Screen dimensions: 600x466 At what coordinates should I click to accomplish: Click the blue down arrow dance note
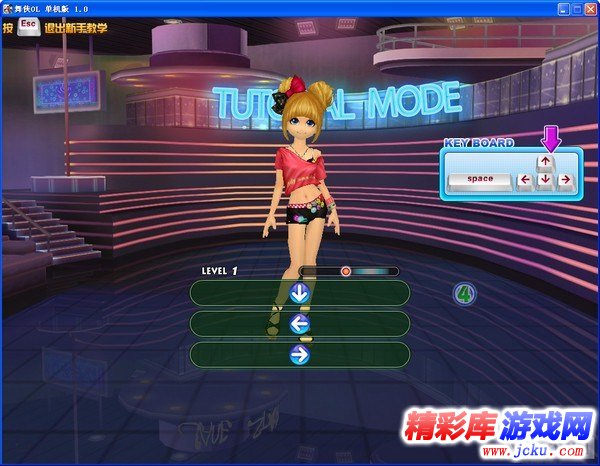point(299,293)
